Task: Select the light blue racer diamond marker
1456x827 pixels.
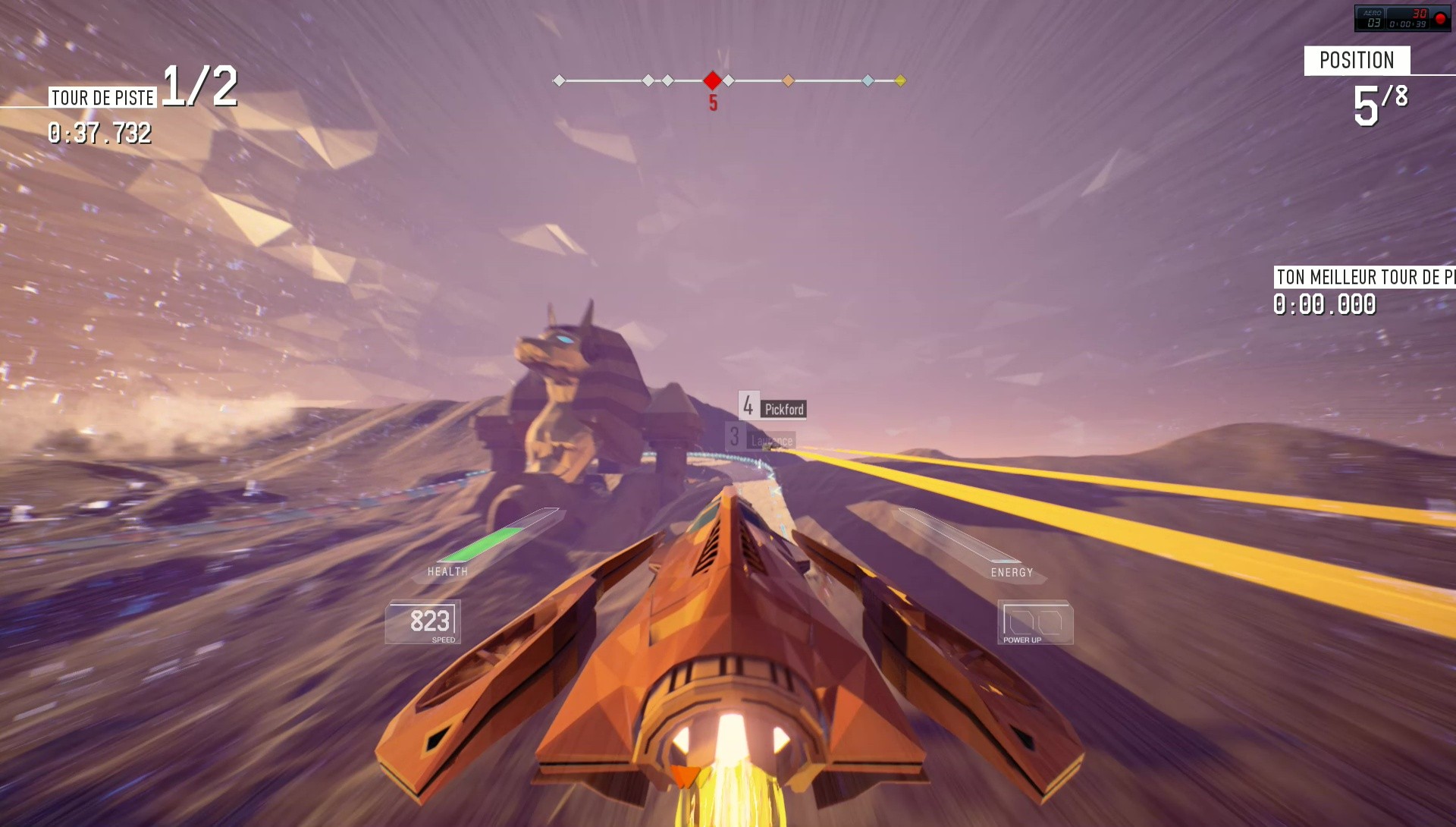Action: pyautogui.click(x=868, y=80)
